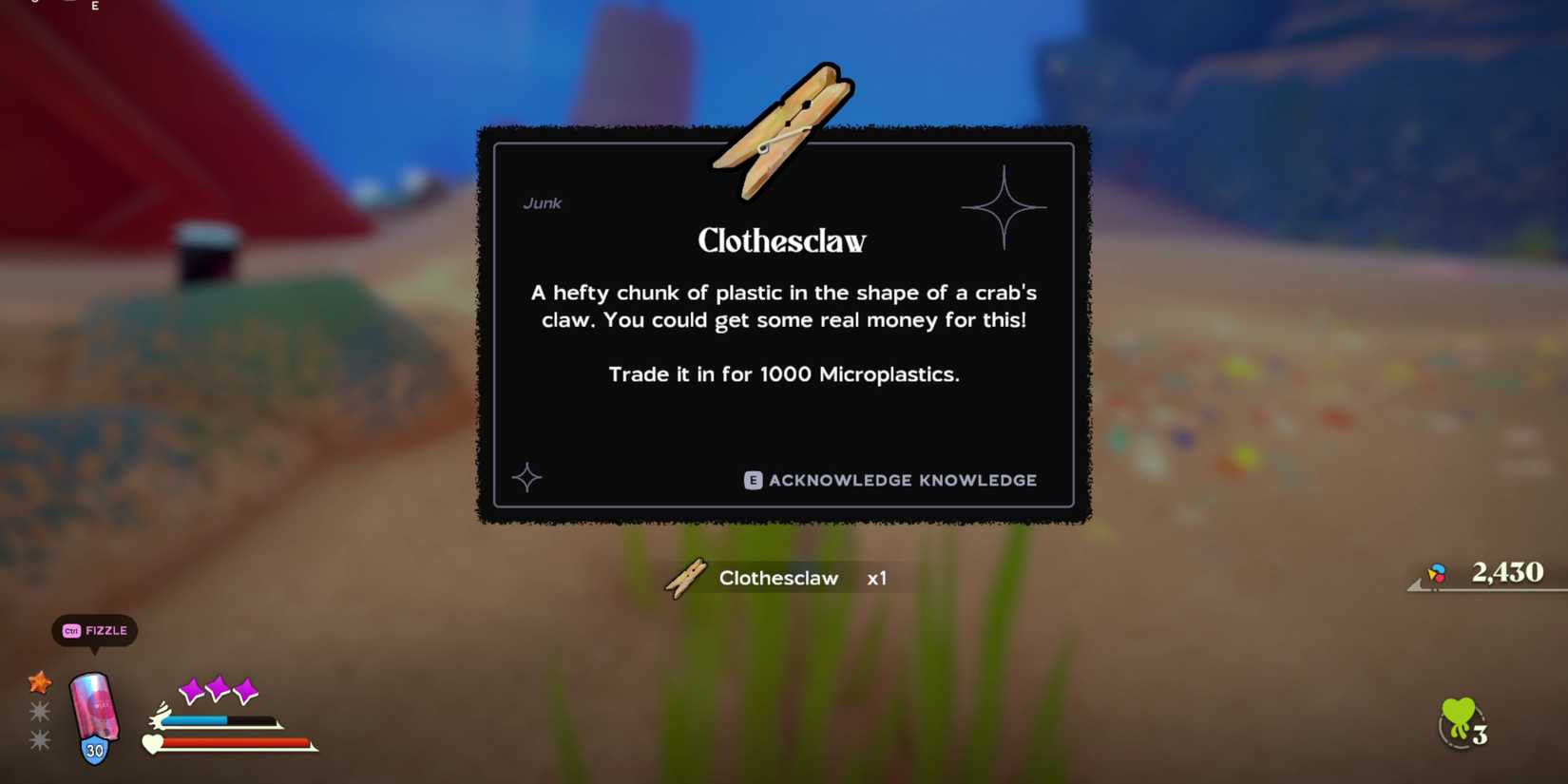1568x784 pixels.
Task: Click the 2,430 Microplastics counter
Action: pos(1507,572)
